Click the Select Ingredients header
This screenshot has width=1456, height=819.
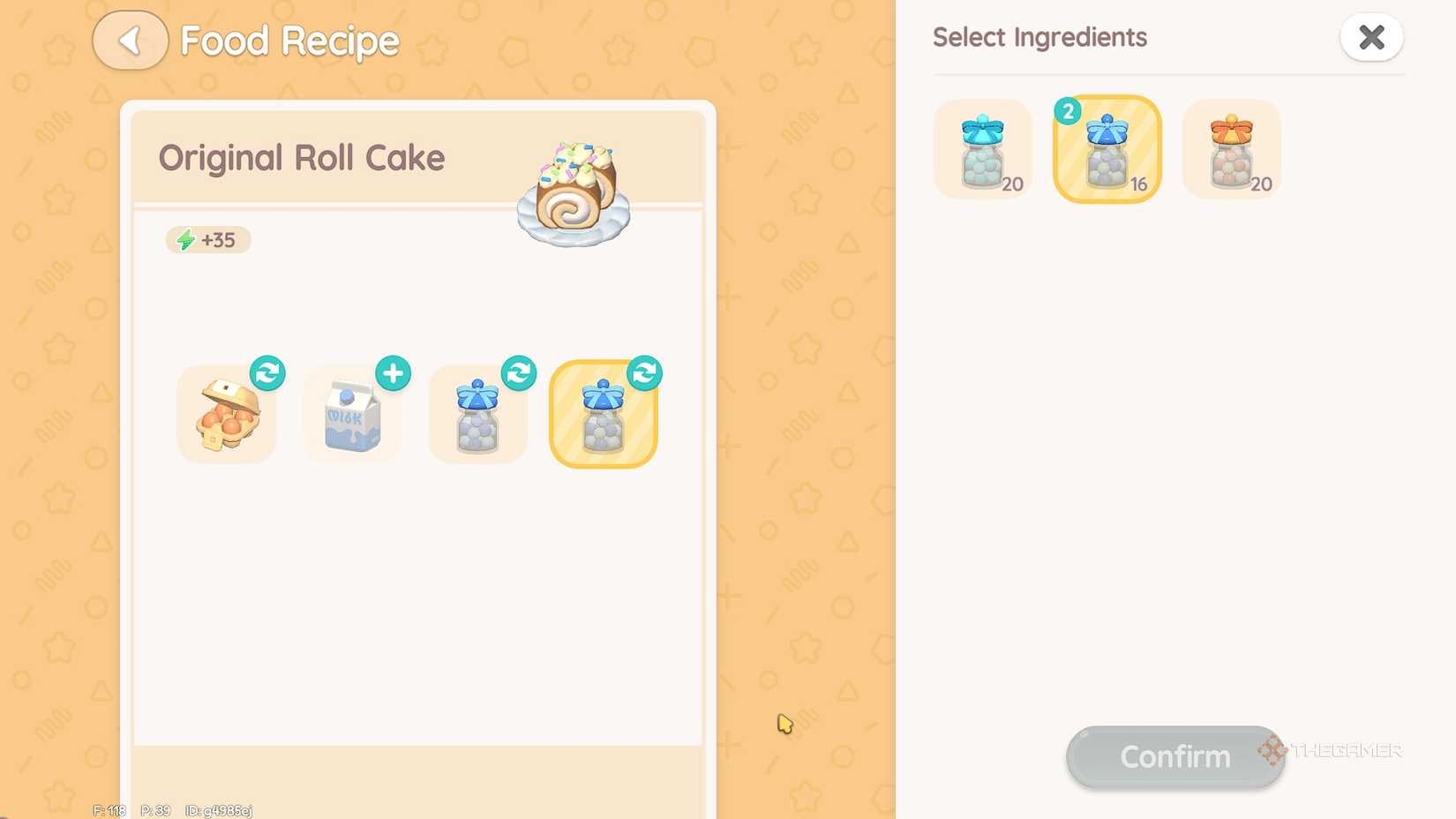coord(1039,37)
